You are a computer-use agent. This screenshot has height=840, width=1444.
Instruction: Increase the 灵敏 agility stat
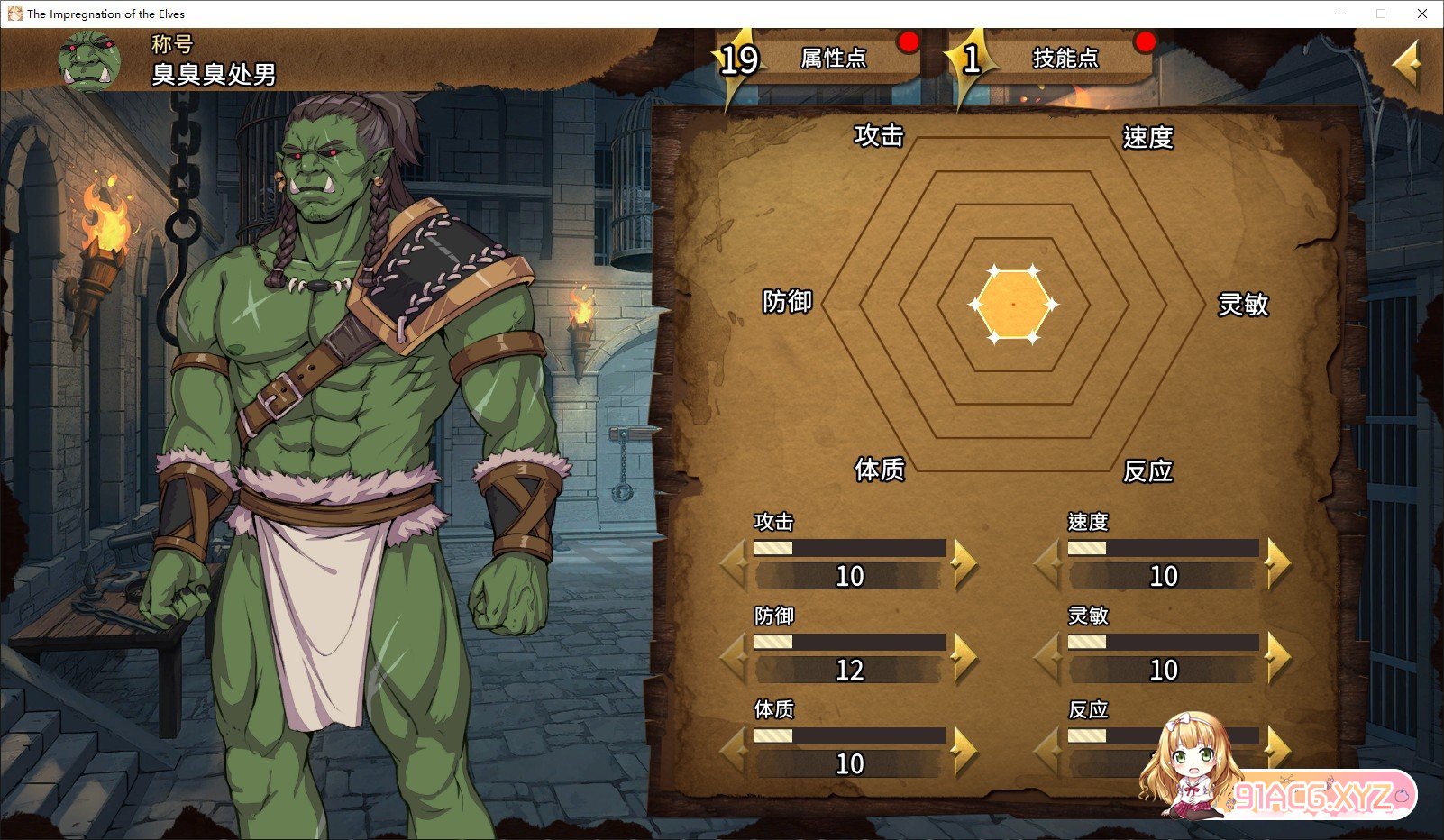point(1276,657)
